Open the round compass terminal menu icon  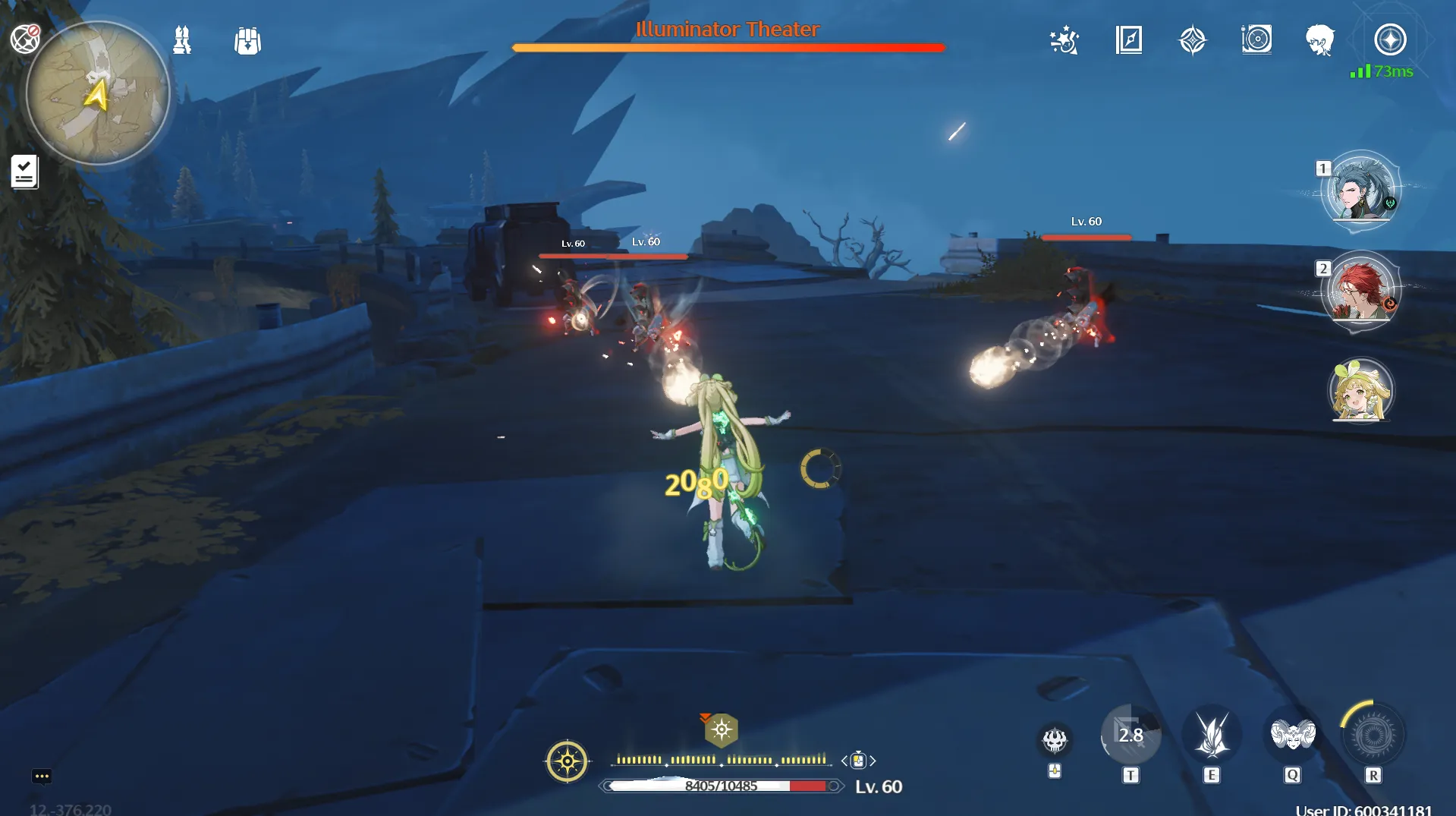(1390, 39)
